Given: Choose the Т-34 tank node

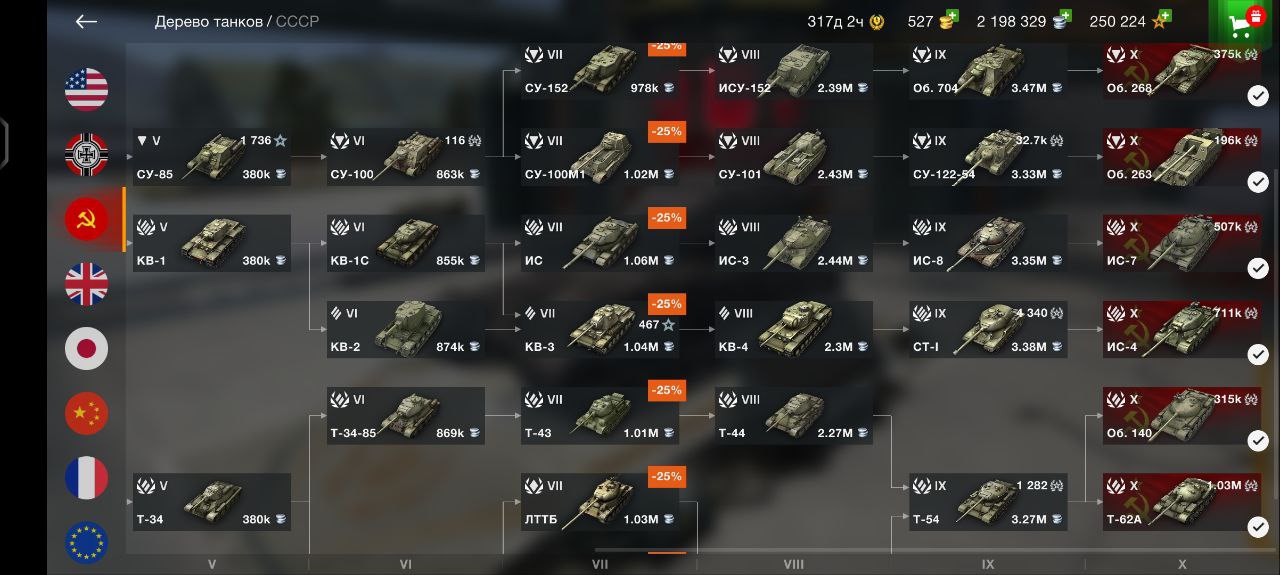Looking at the screenshot, I should pyautogui.click(x=211, y=502).
